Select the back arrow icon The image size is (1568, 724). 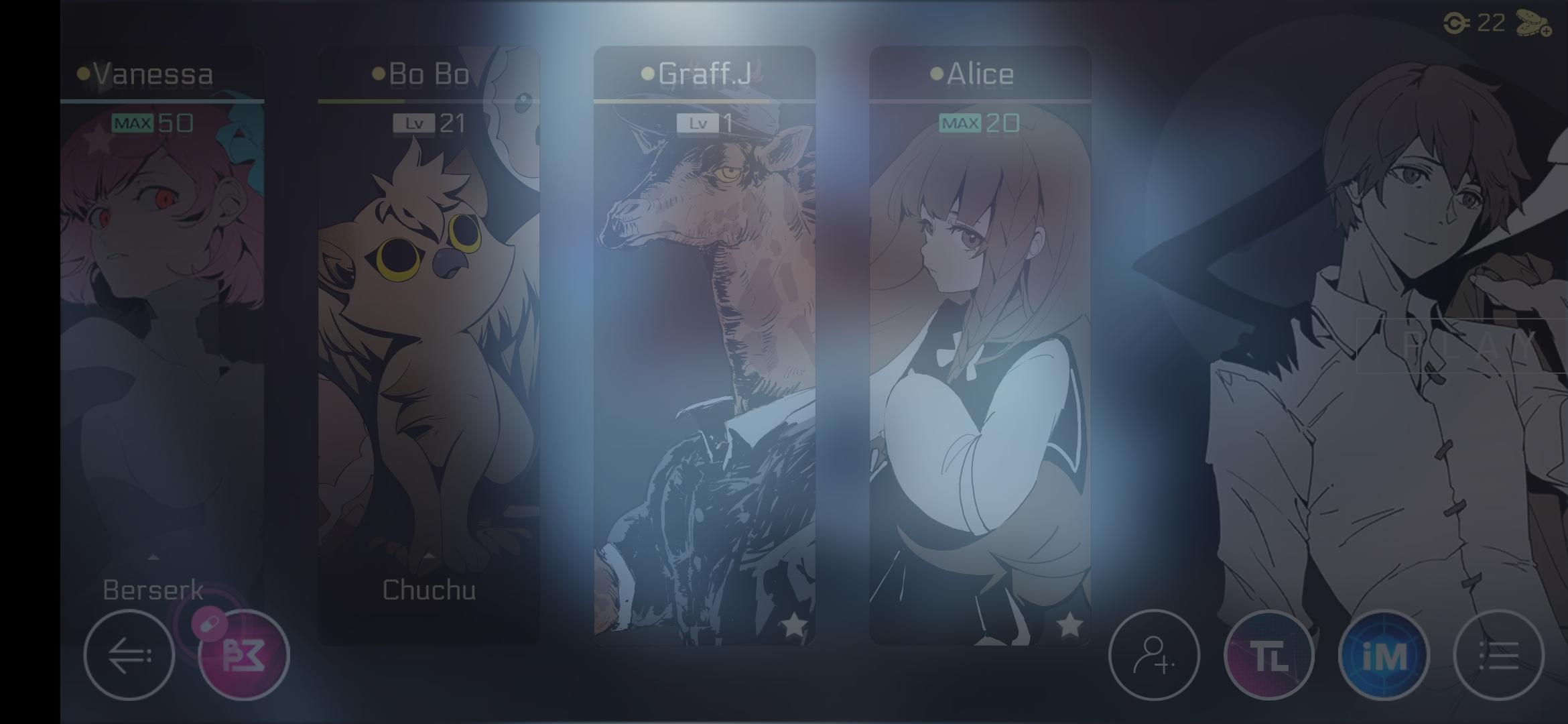click(x=129, y=656)
